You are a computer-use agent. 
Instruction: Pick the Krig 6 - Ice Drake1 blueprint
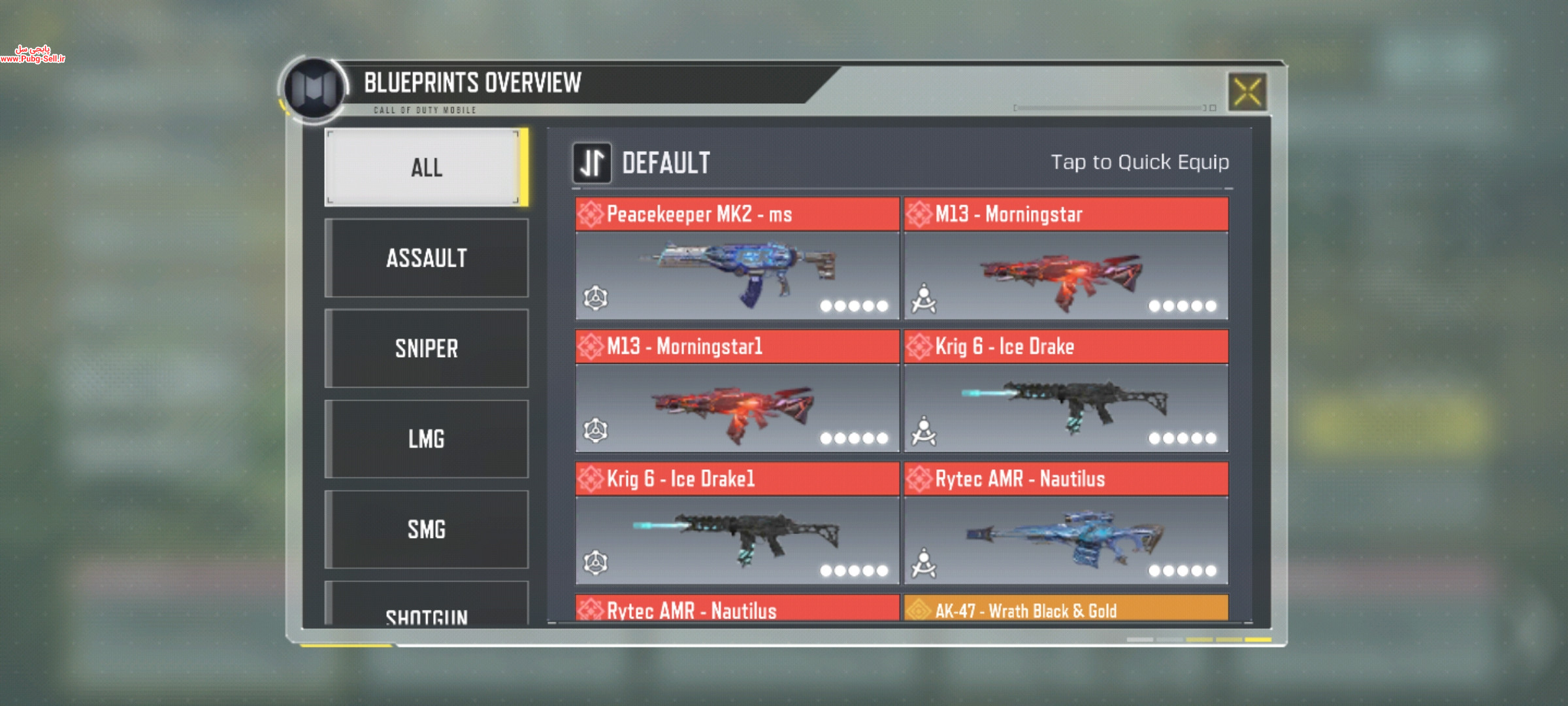pyautogui.click(x=737, y=524)
